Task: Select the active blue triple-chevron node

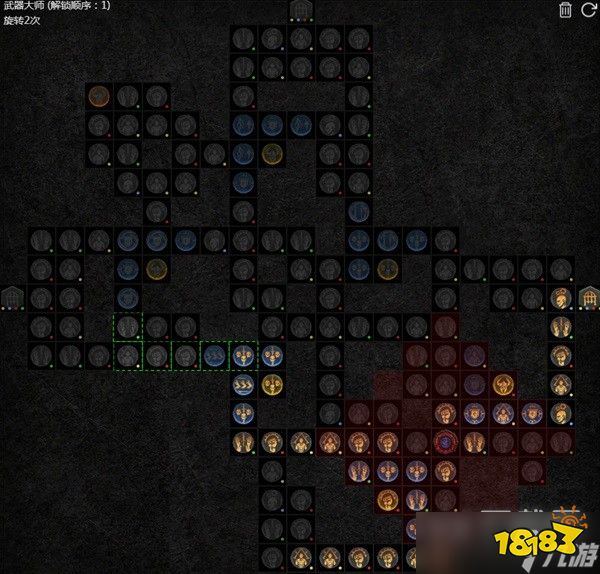Action: tap(243, 384)
